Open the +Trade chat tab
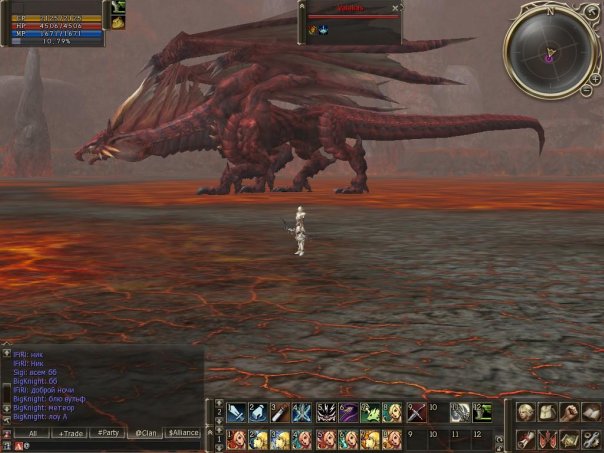 point(70,433)
